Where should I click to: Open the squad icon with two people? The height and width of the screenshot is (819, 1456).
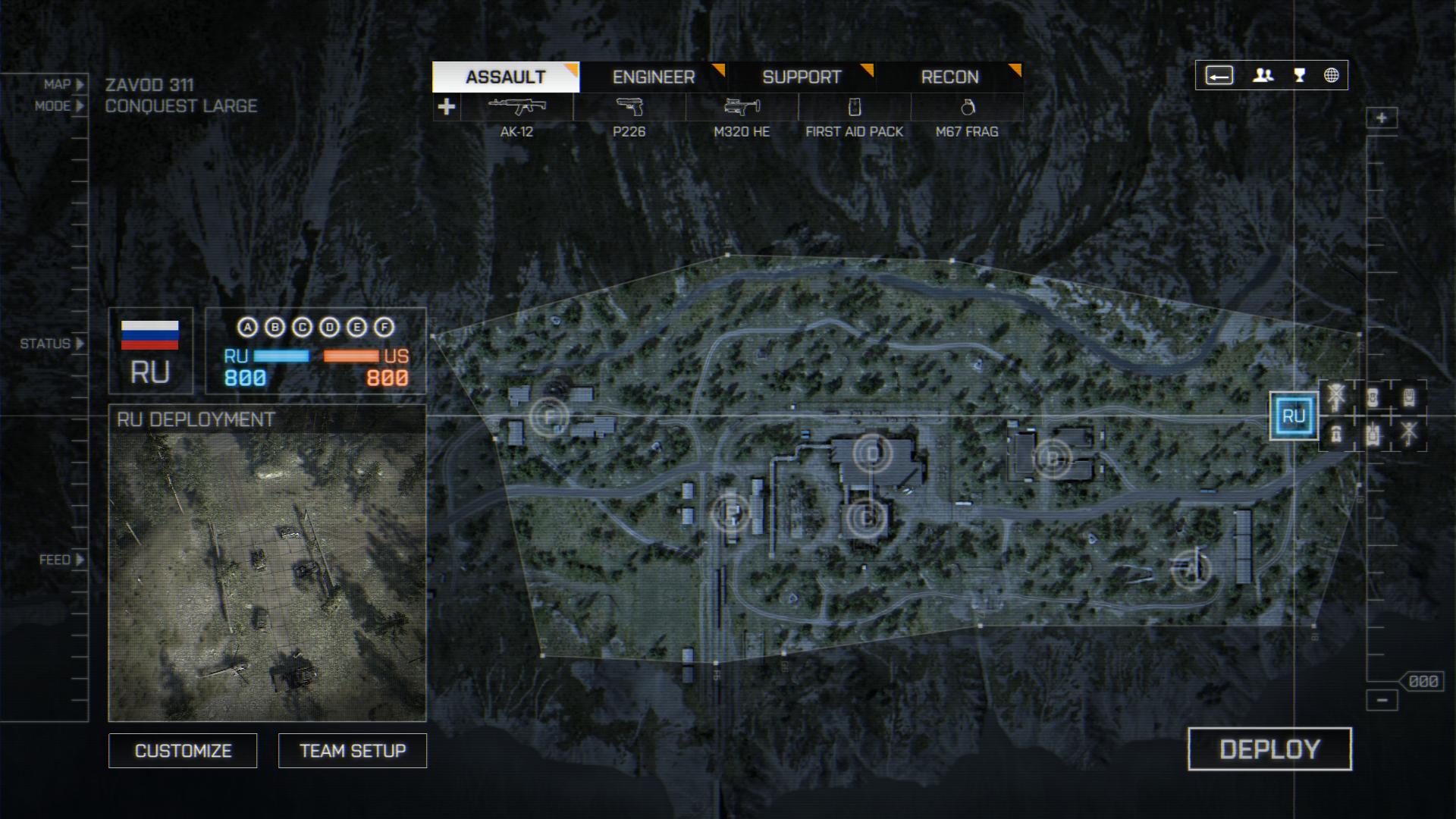click(1263, 75)
